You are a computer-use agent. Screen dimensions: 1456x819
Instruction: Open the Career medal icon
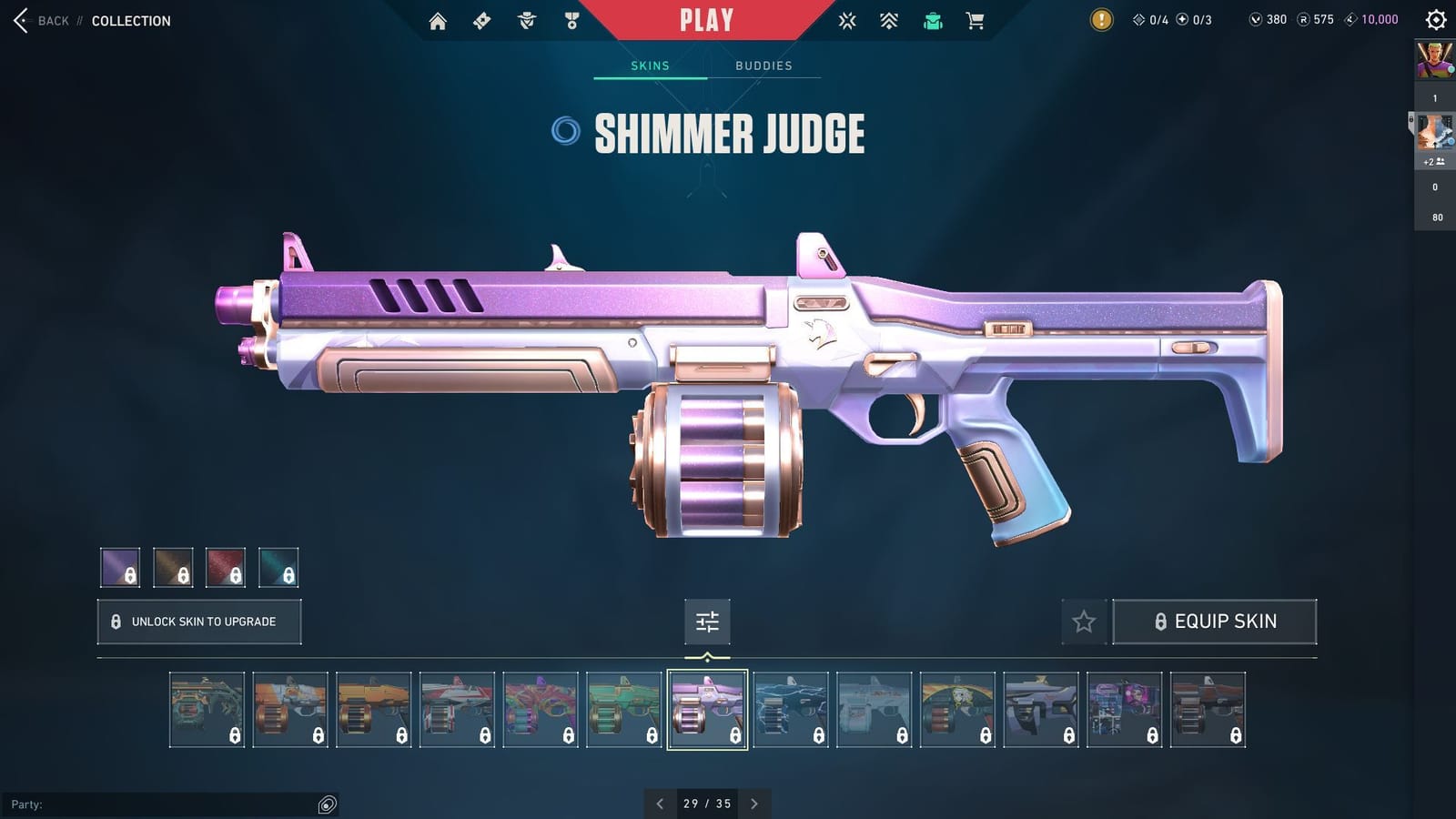tap(570, 20)
